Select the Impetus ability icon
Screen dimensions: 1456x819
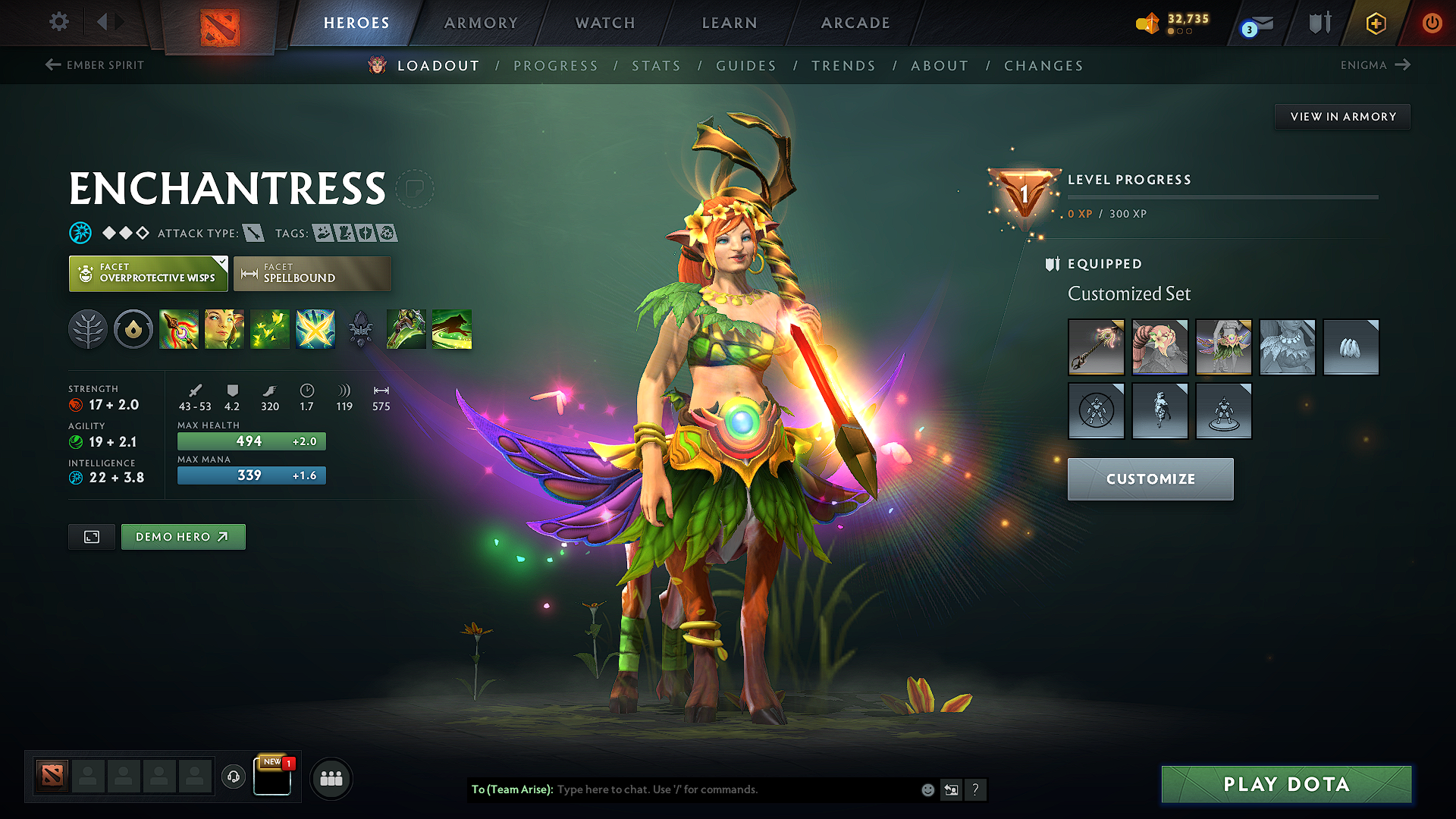315,329
